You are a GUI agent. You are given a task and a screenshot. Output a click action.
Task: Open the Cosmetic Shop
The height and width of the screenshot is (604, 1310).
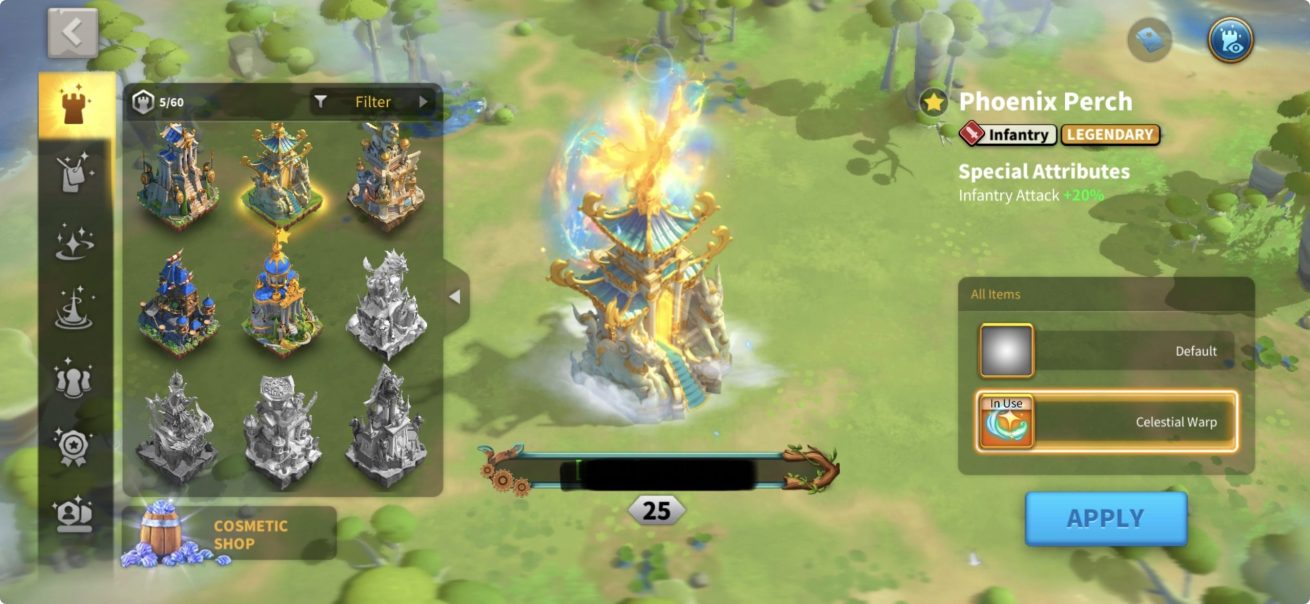229,534
